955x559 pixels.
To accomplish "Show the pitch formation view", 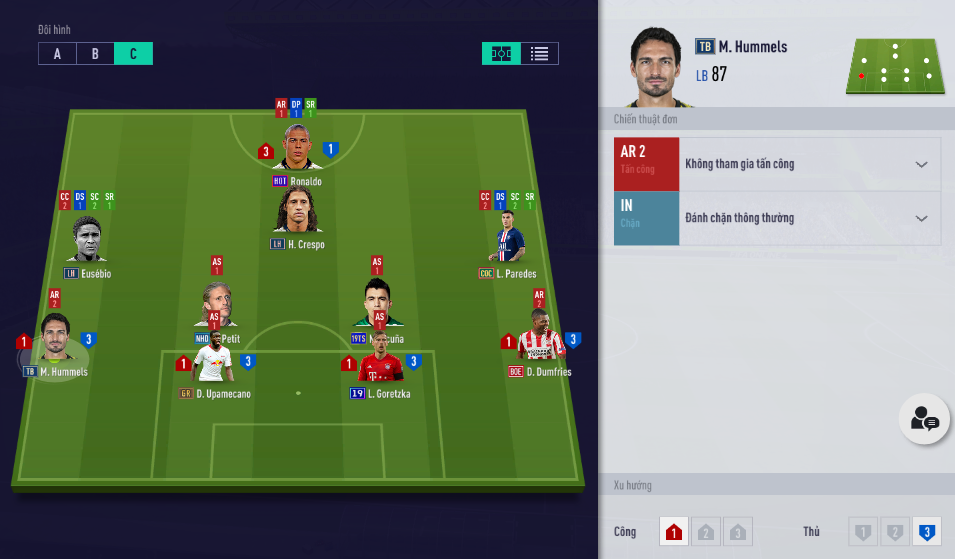I will [501, 54].
